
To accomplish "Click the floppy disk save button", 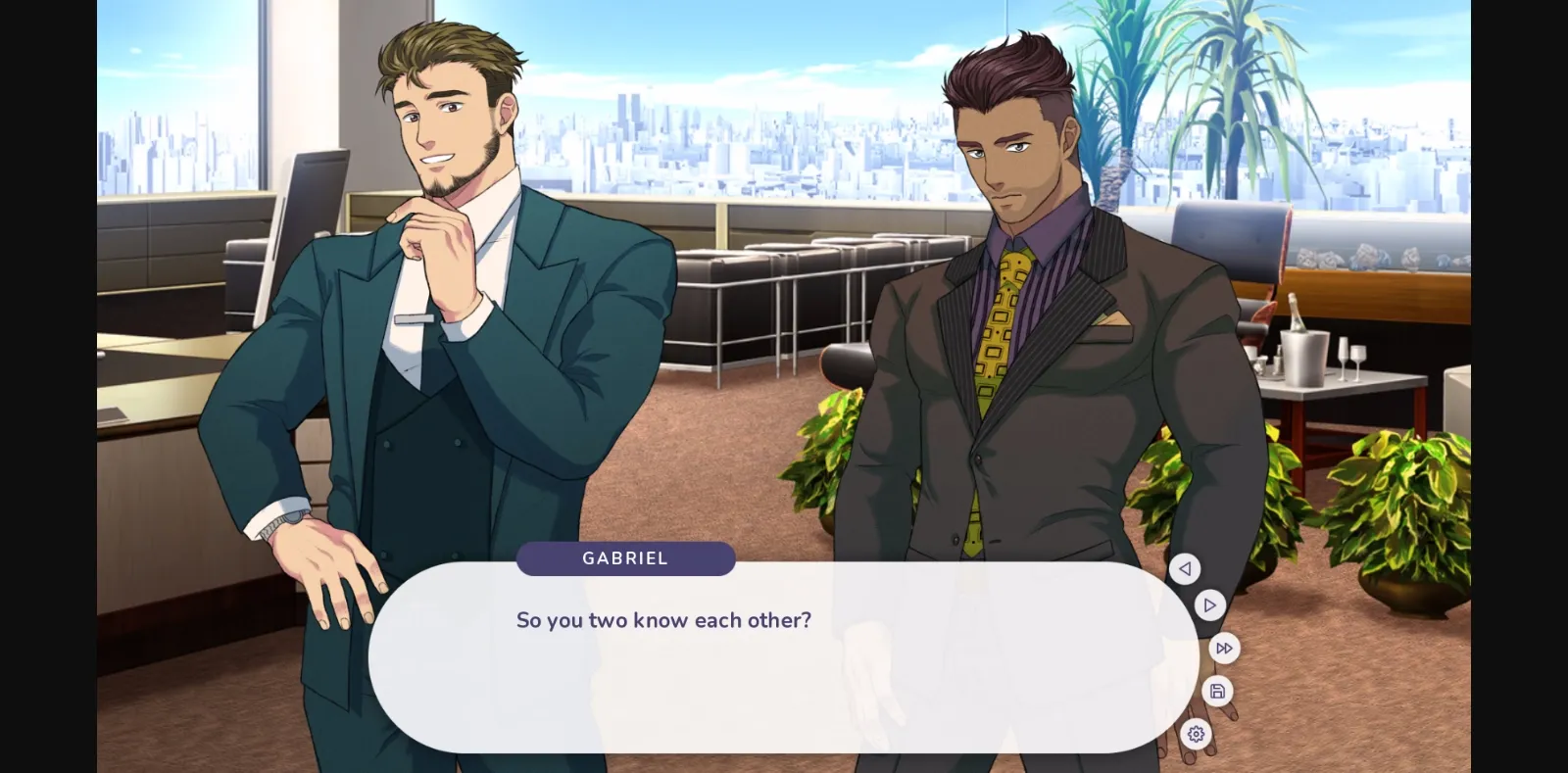I will tap(1216, 691).
